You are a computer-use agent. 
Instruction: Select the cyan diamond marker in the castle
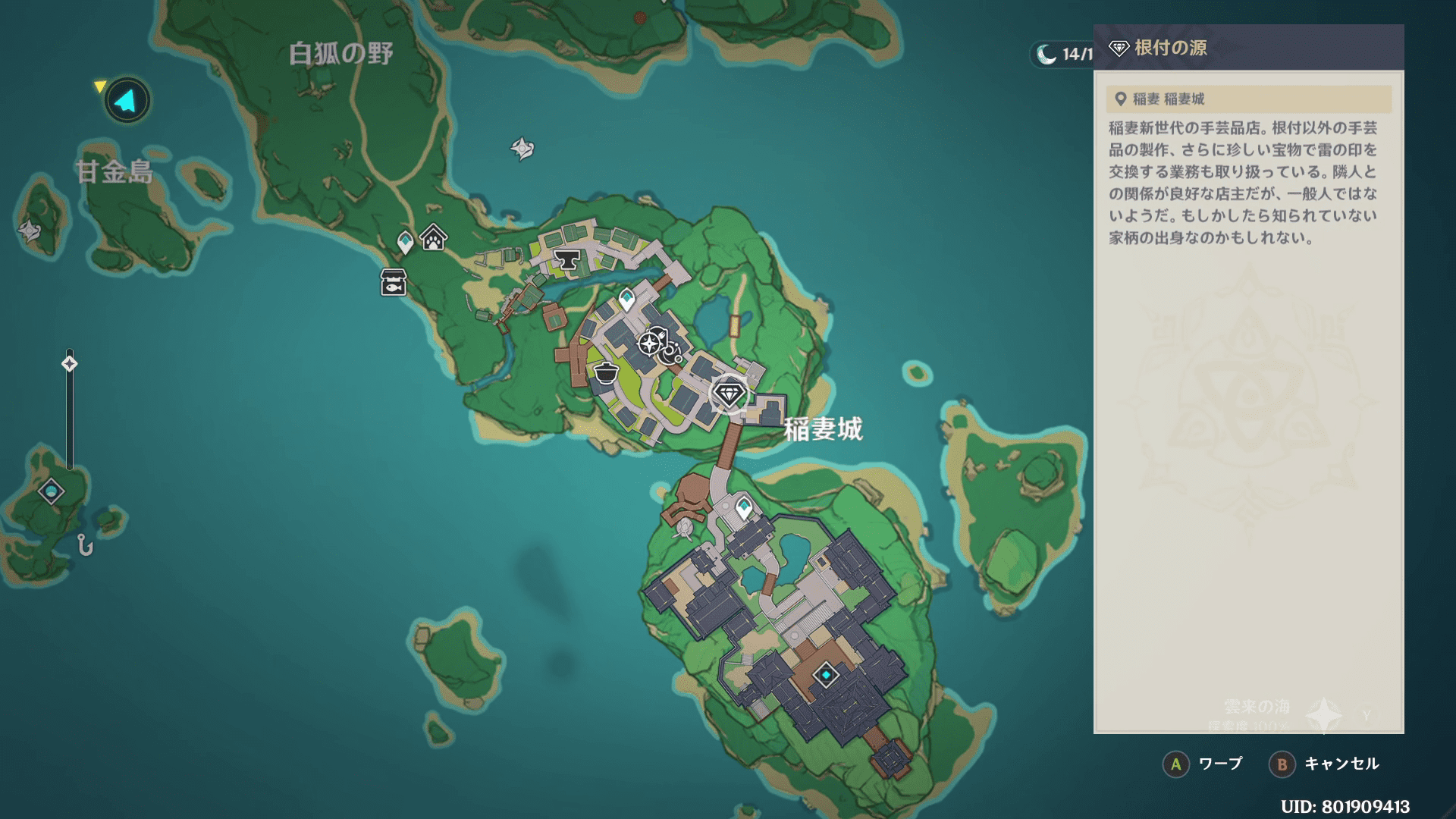tap(825, 674)
